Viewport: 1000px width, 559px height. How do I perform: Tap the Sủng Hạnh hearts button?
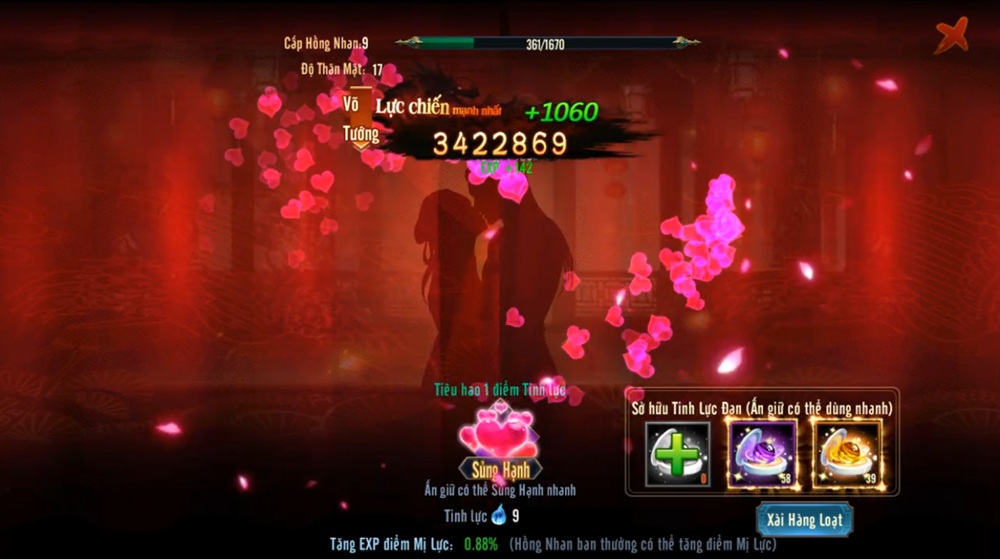click(500, 447)
